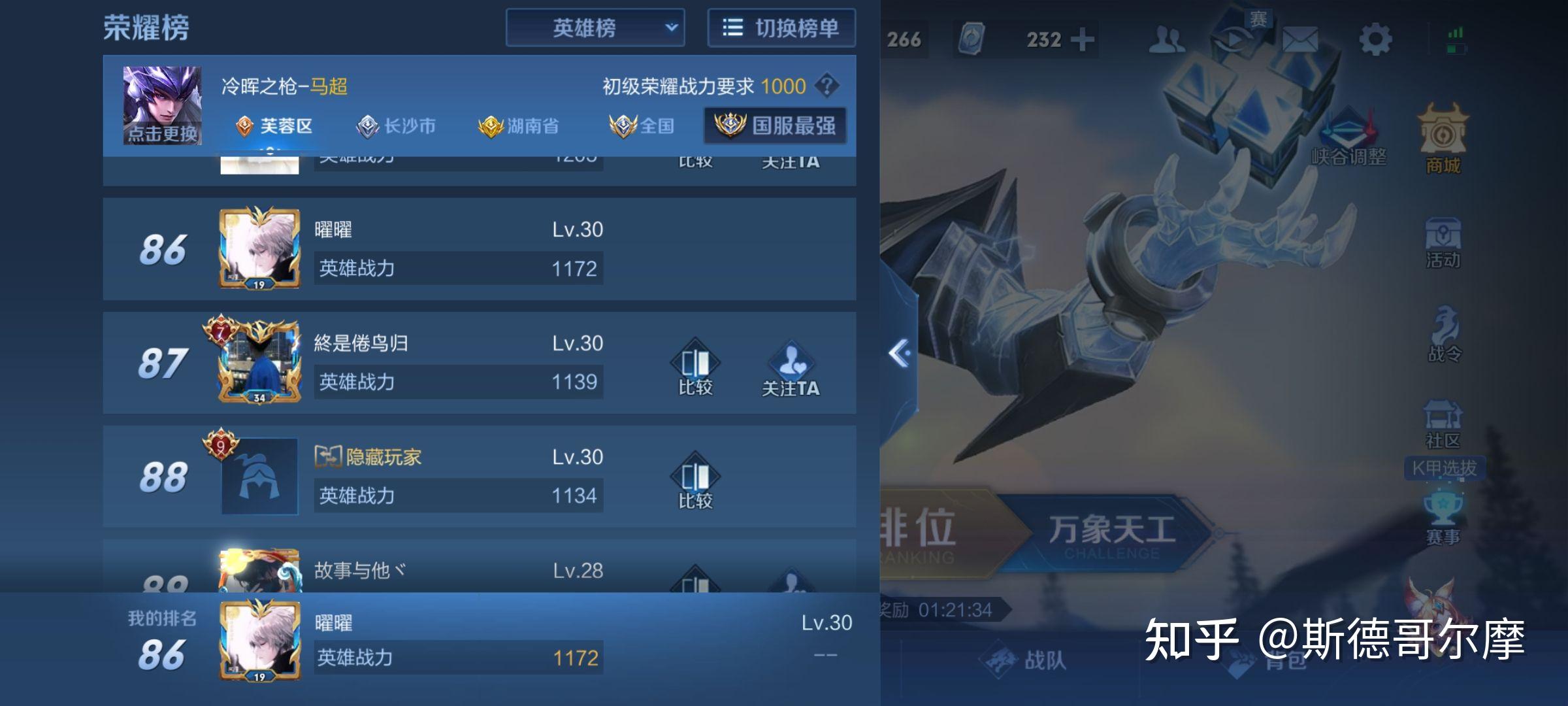
Task: Click the 切换榜单 button
Action: tap(781, 28)
